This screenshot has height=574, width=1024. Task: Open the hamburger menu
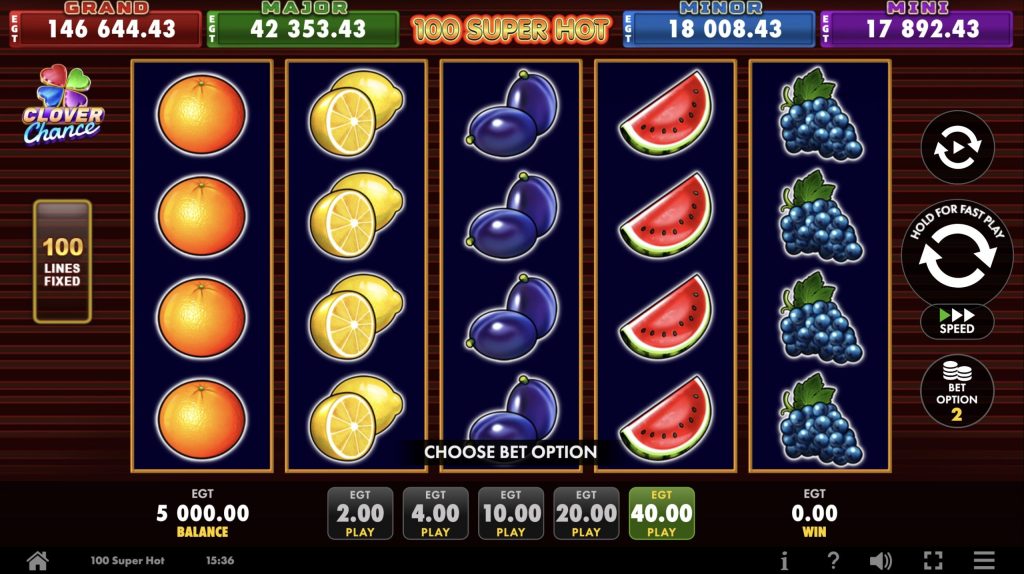click(x=984, y=561)
